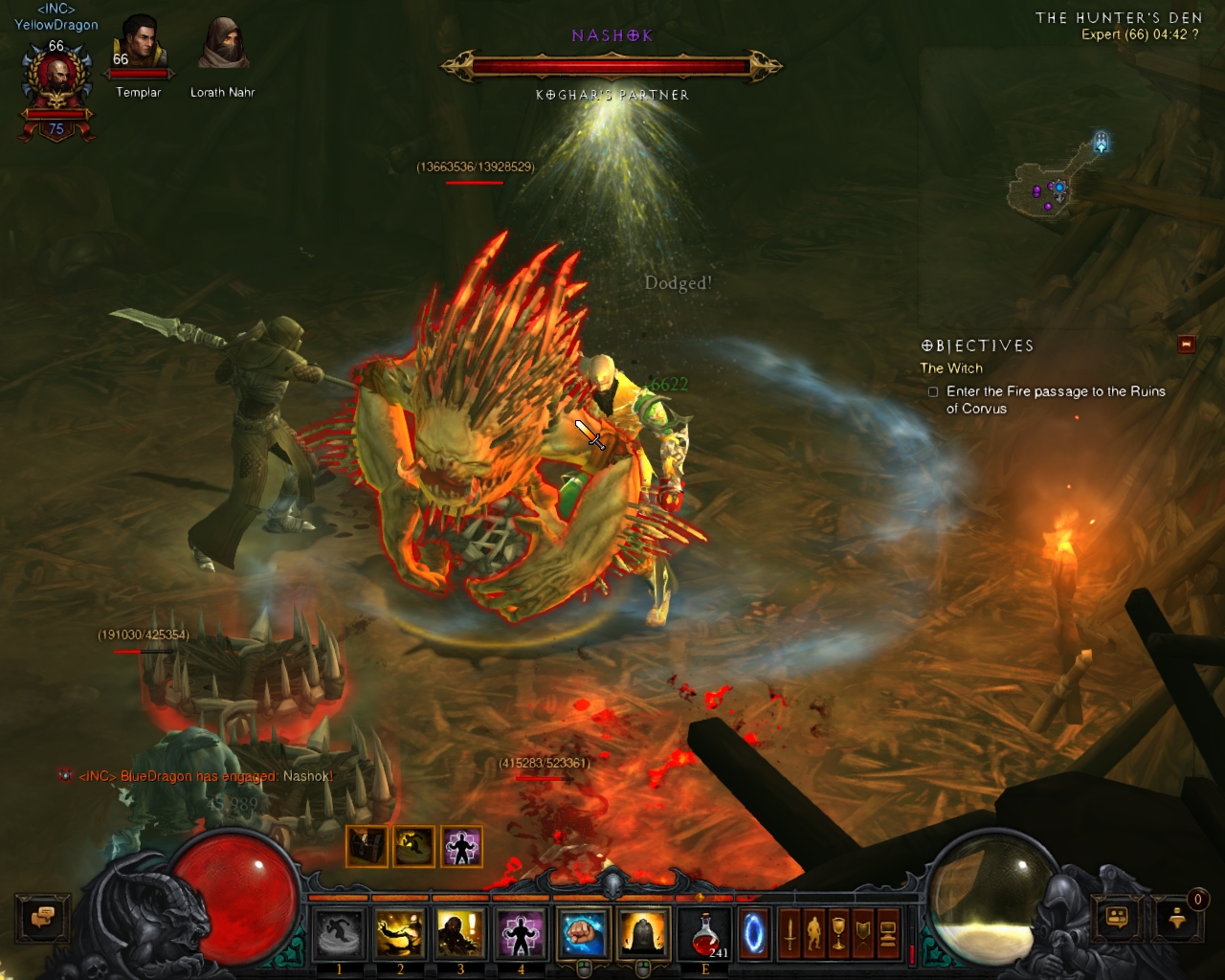Open the game menu computer icon
The width and height of the screenshot is (1225, 980).
pos(888,932)
